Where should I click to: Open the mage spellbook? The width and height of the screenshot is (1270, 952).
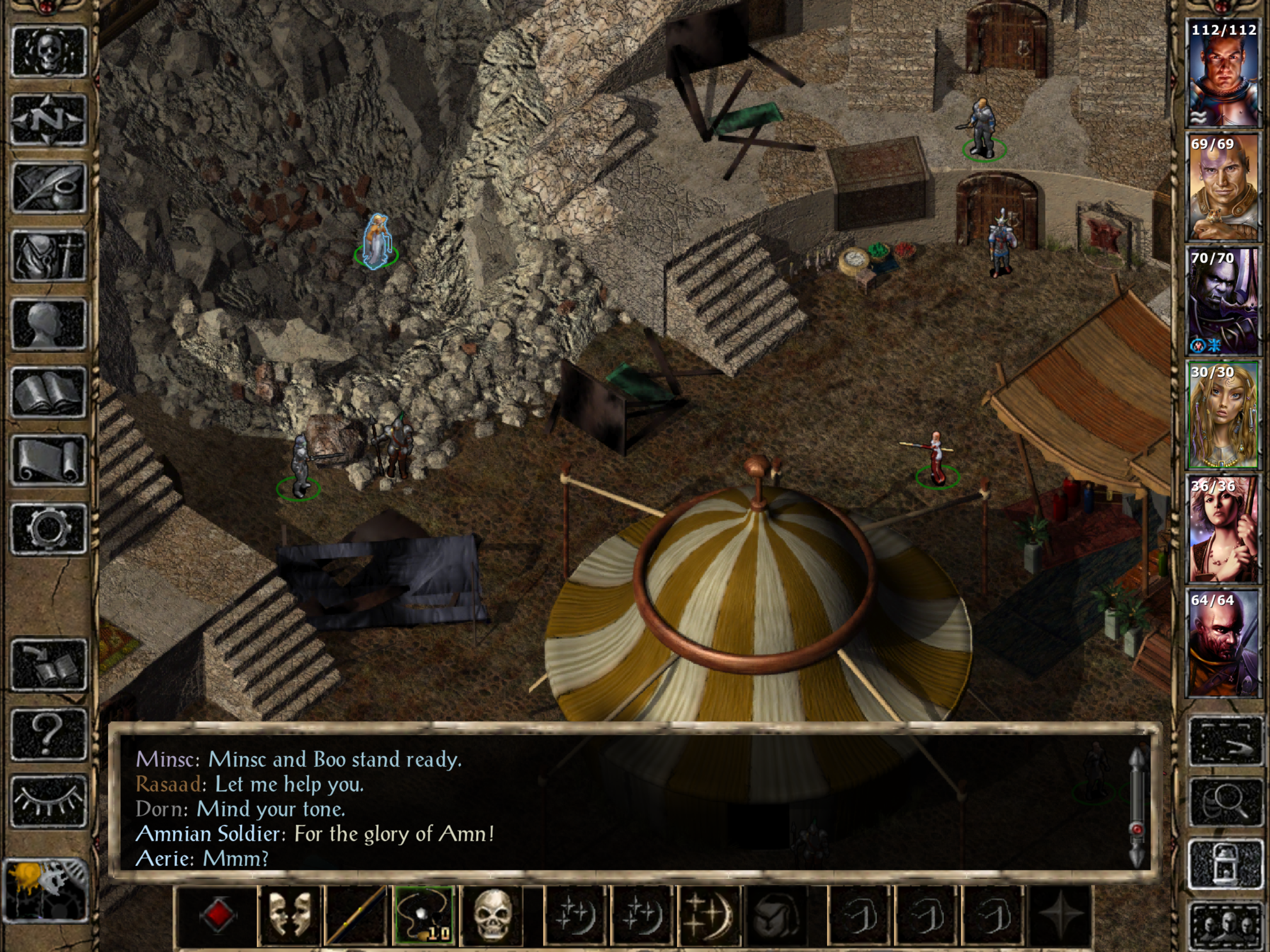tap(49, 393)
